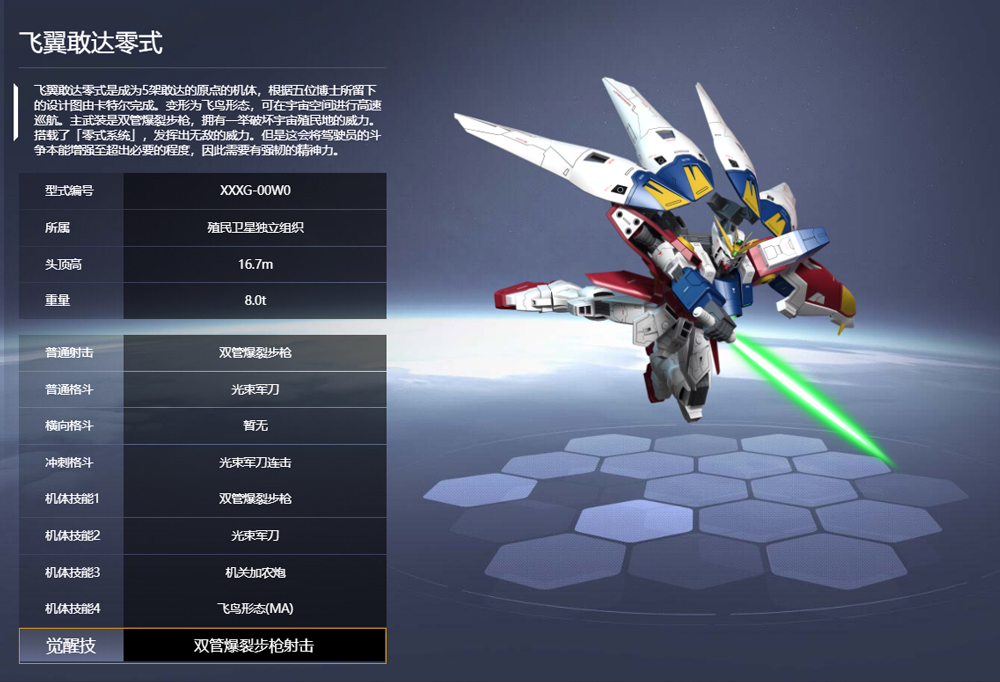
Task: Select the 机体技能1 row
Action: (x=202, y=499)
